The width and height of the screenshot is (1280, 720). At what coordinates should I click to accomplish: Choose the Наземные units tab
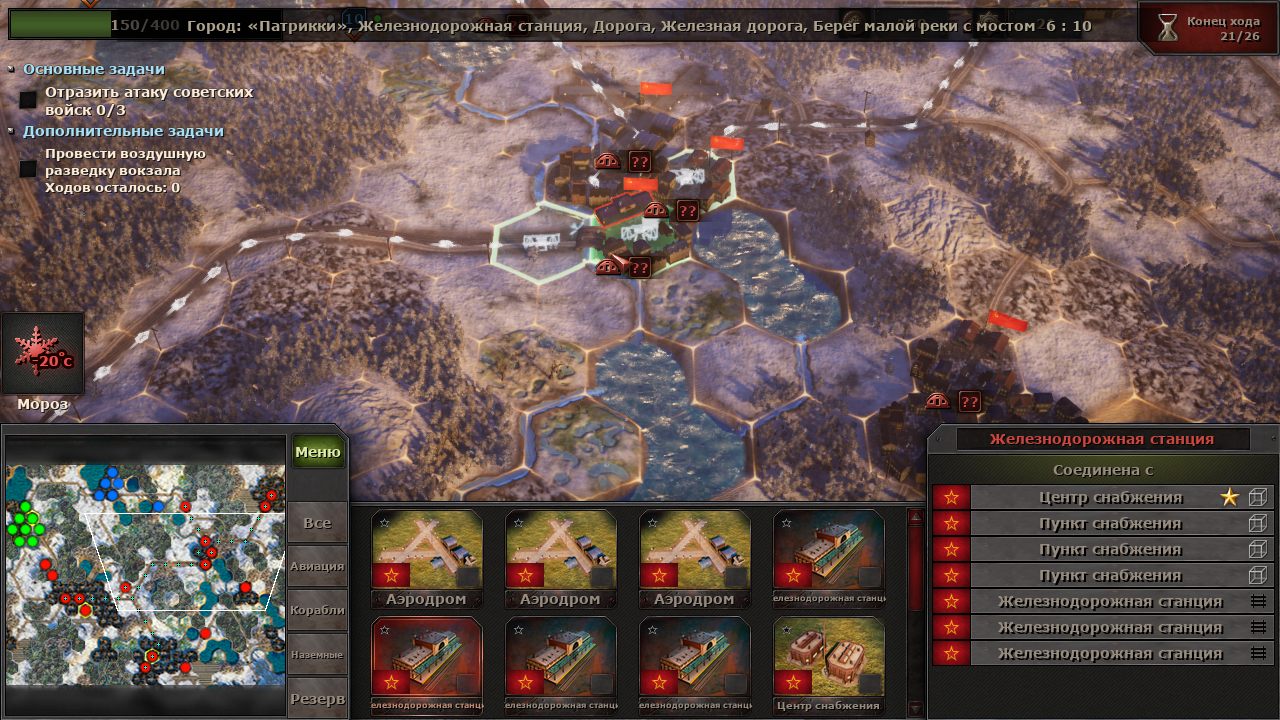(317, 654)
